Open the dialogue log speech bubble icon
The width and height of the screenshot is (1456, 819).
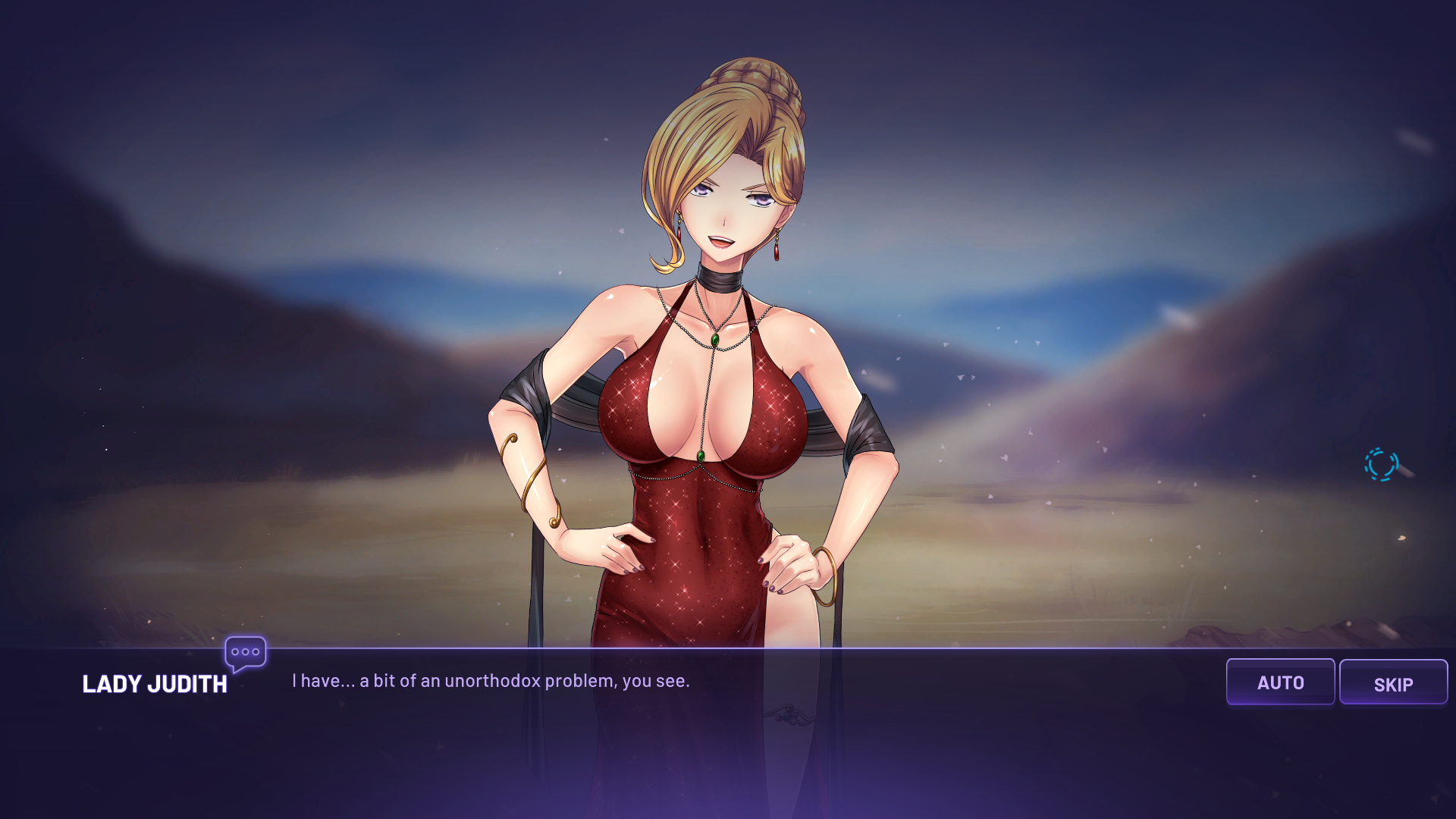point(245,653)
